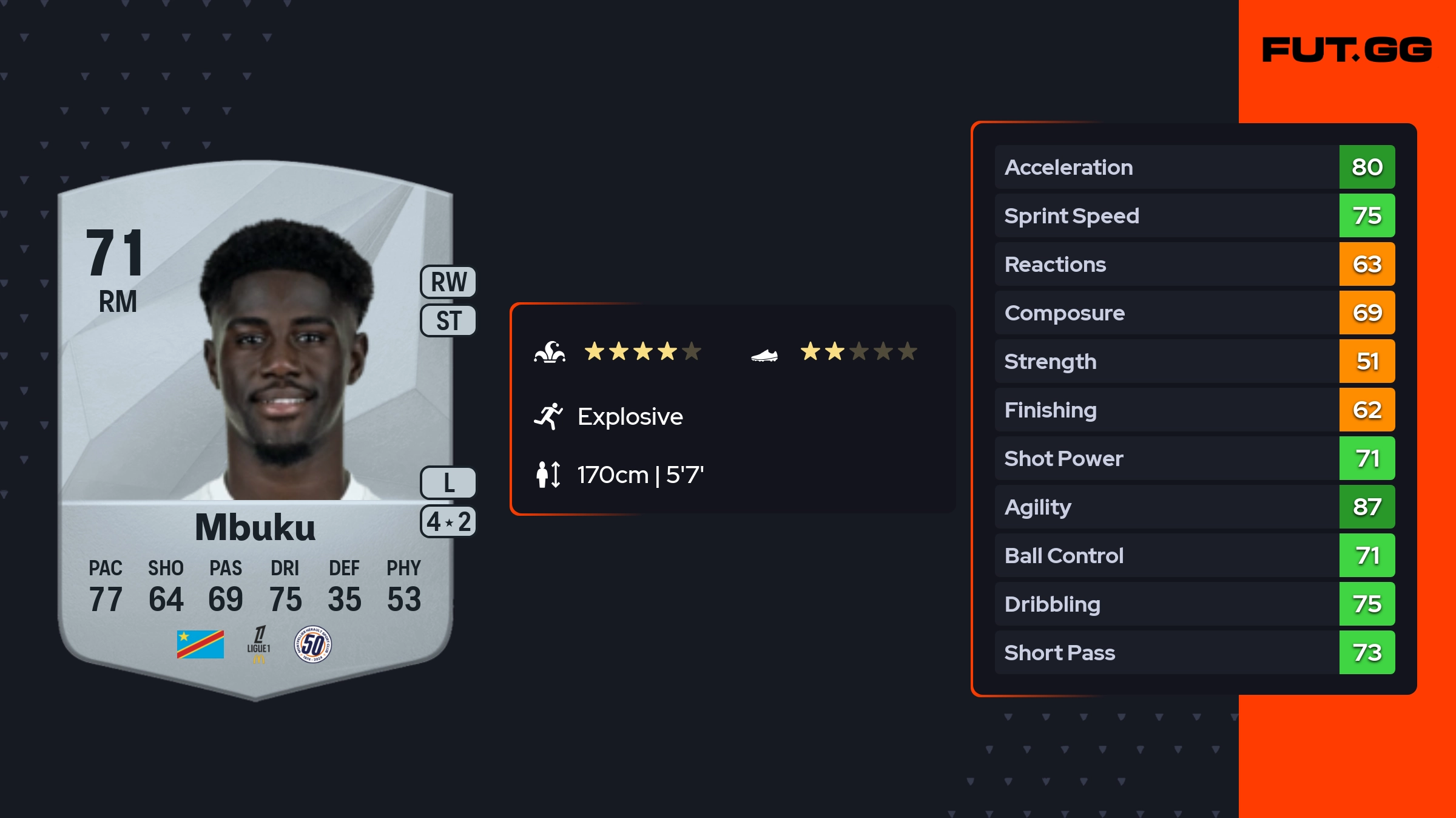
Task: Click the Ligue 1 league logo
Action: point(258,644)
